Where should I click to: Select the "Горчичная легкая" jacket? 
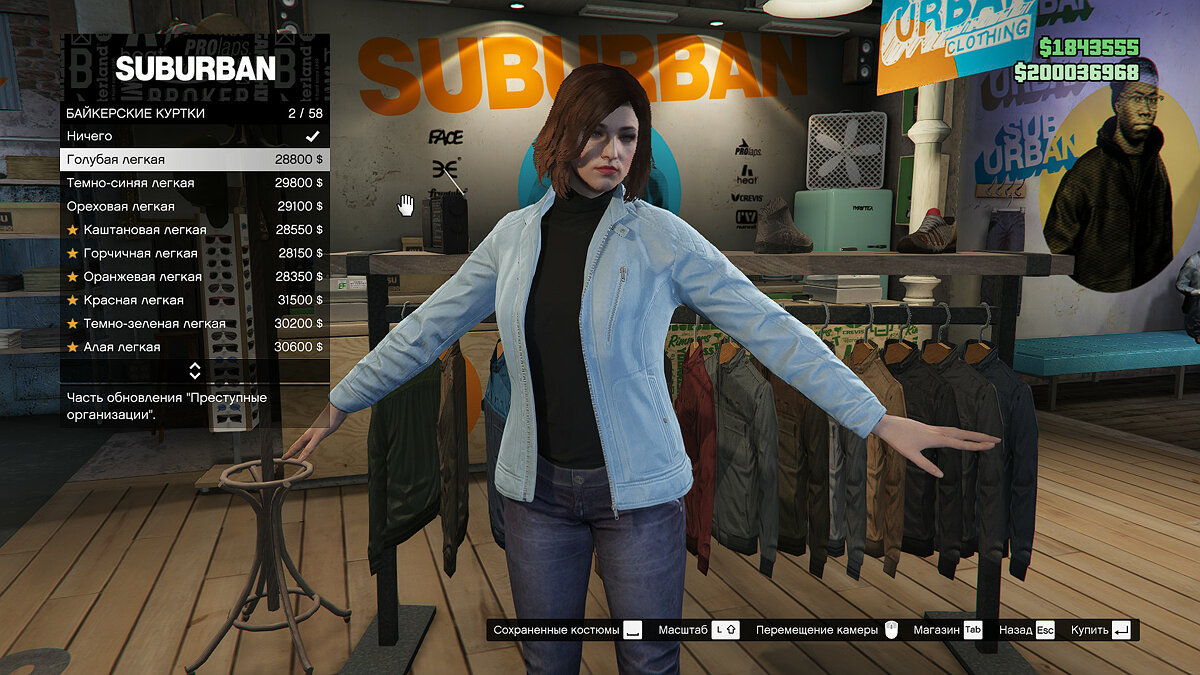194,254
